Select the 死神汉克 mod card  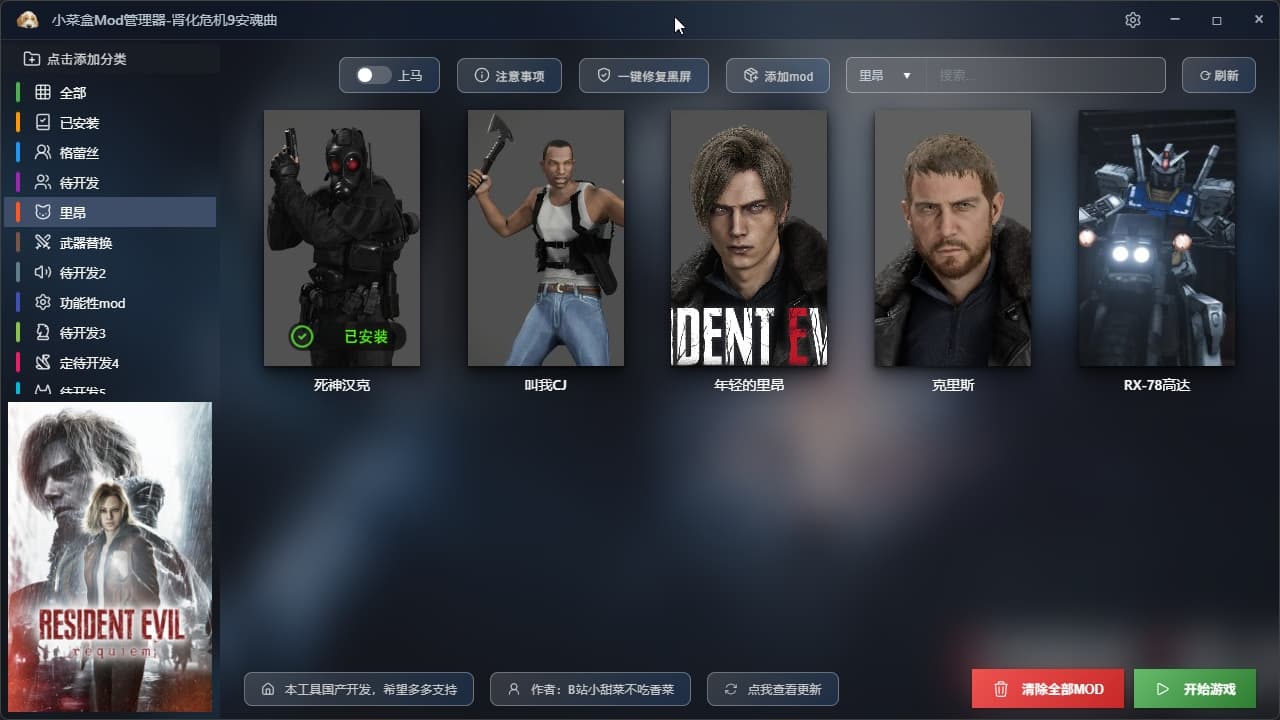342,238
